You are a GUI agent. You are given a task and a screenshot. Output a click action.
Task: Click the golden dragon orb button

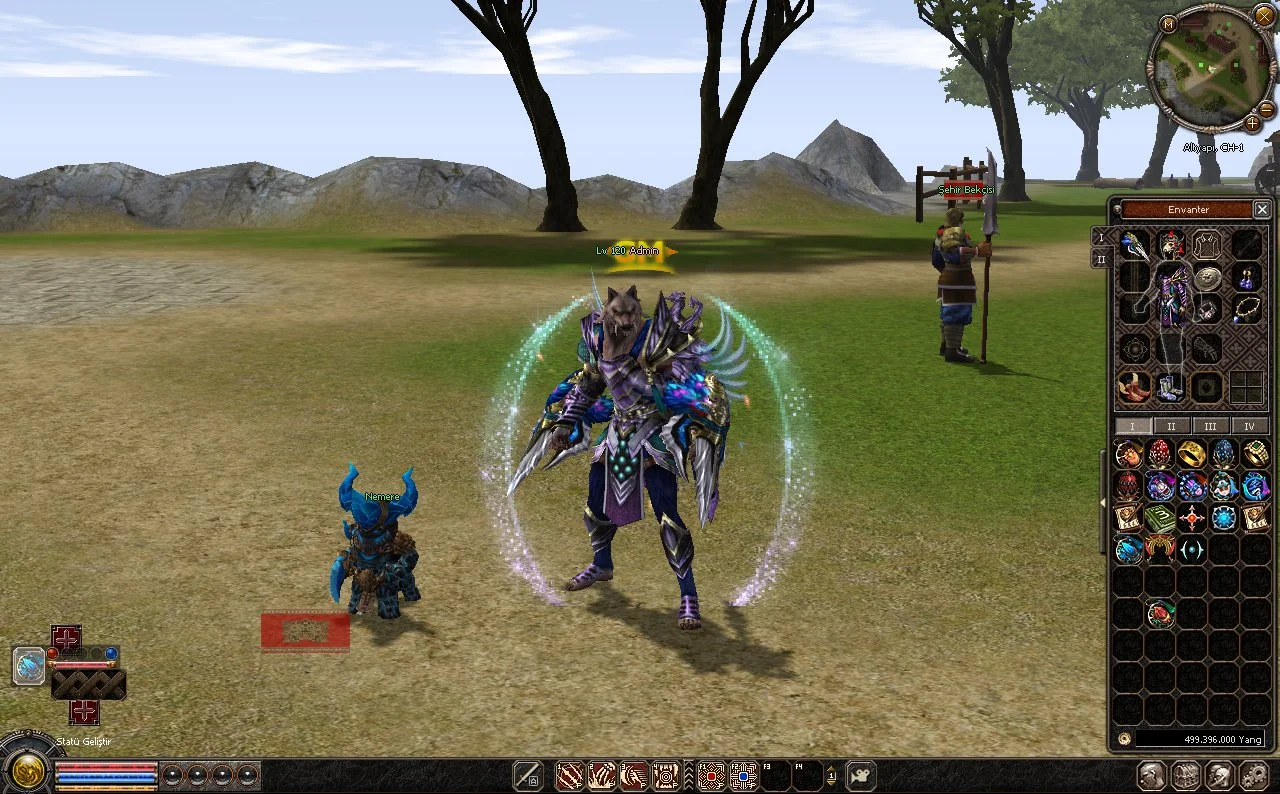pyautogui.click(x=25, y=769)
